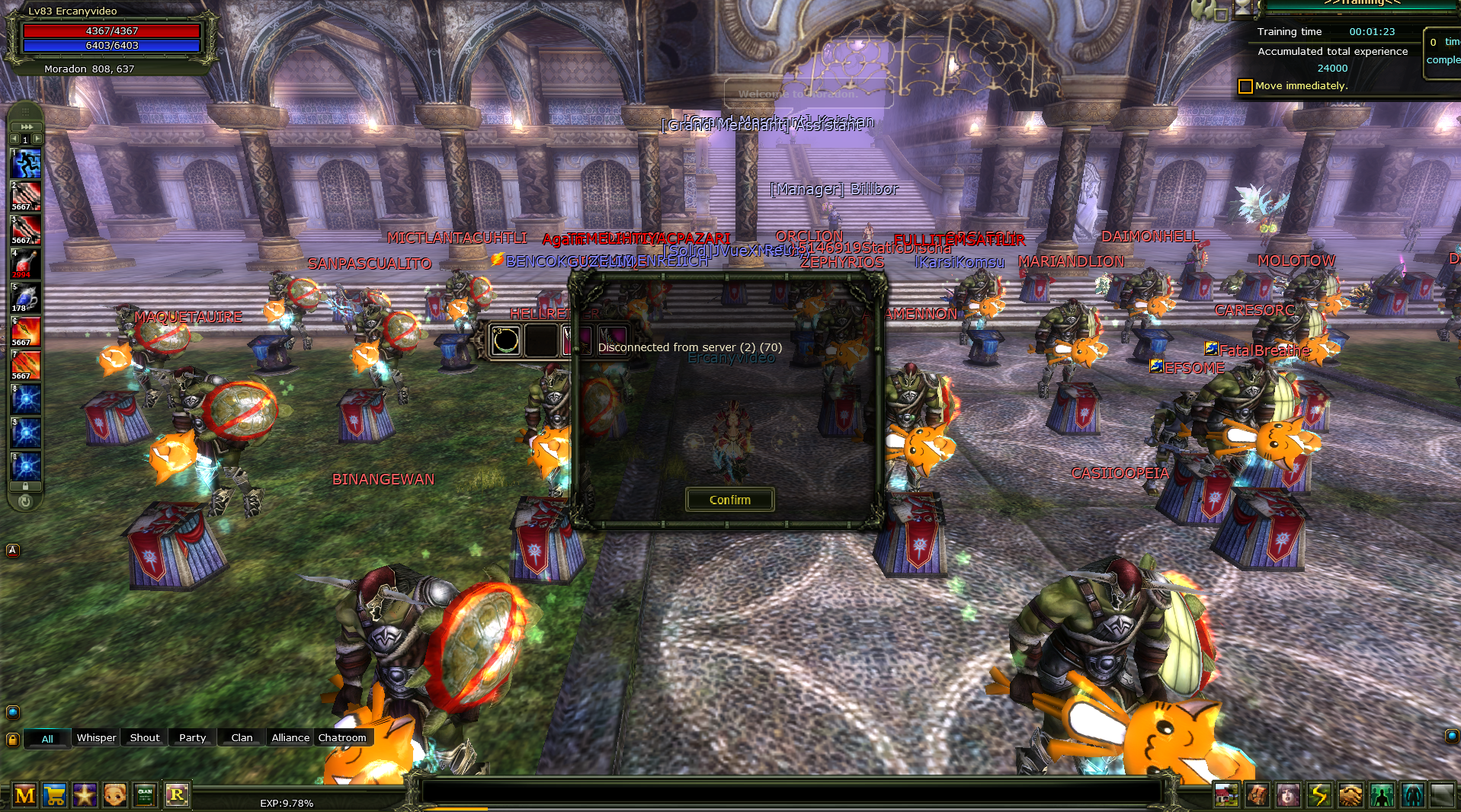1461x812 pixels.
Task: Select the All chat tab
Action: coord(47,738)
